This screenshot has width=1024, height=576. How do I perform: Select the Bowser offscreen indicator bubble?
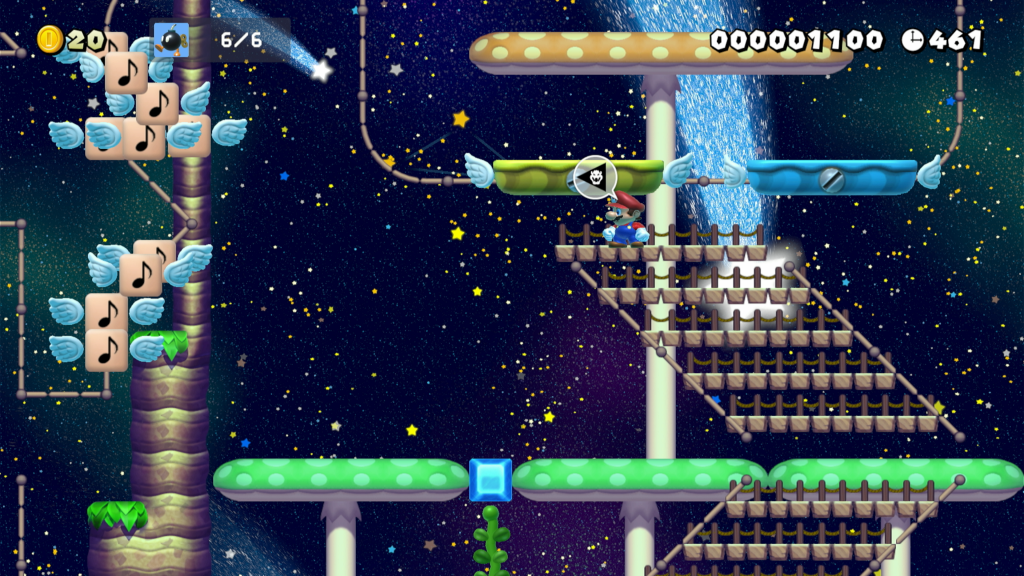coord(596,177)
